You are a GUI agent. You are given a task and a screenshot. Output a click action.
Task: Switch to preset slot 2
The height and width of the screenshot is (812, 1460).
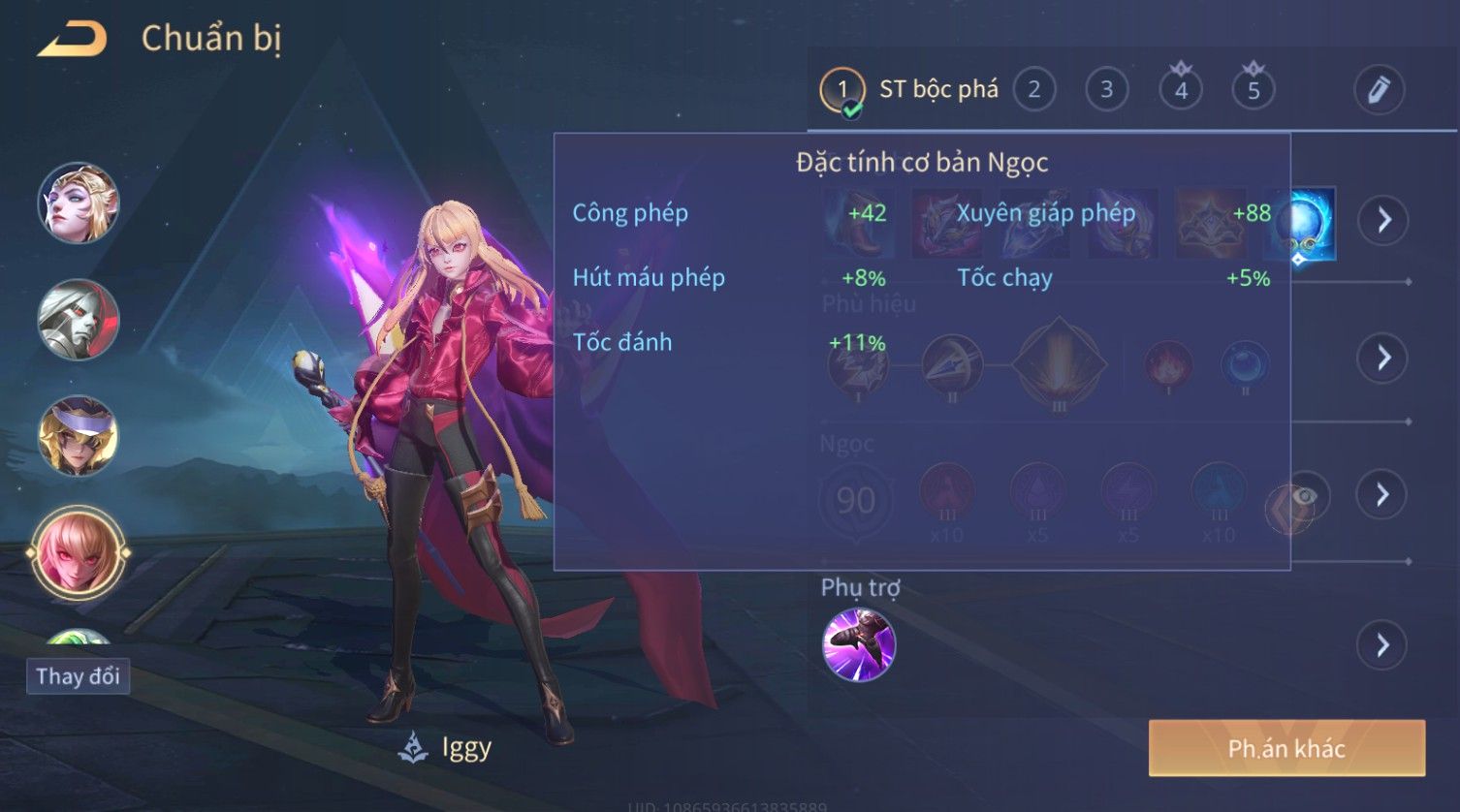click(1033, 90)
